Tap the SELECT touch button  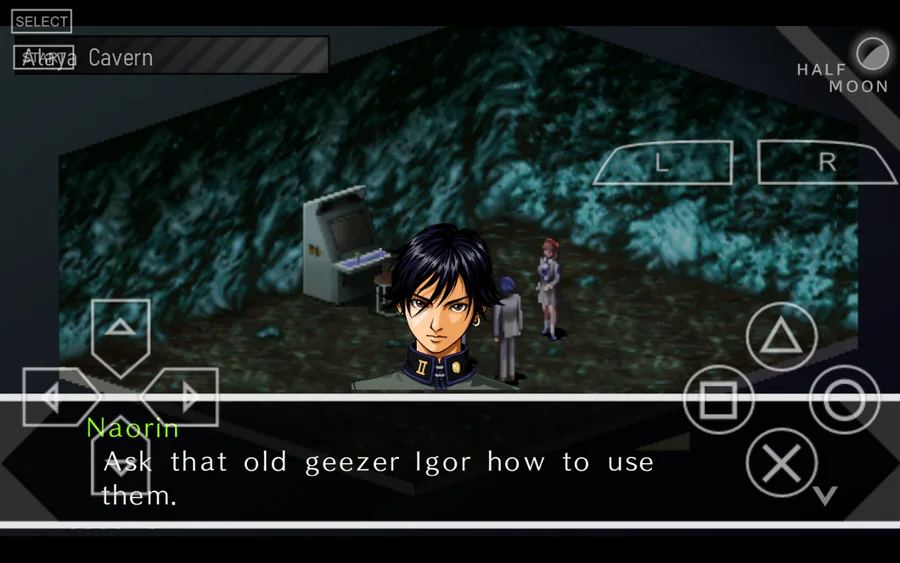42,21
